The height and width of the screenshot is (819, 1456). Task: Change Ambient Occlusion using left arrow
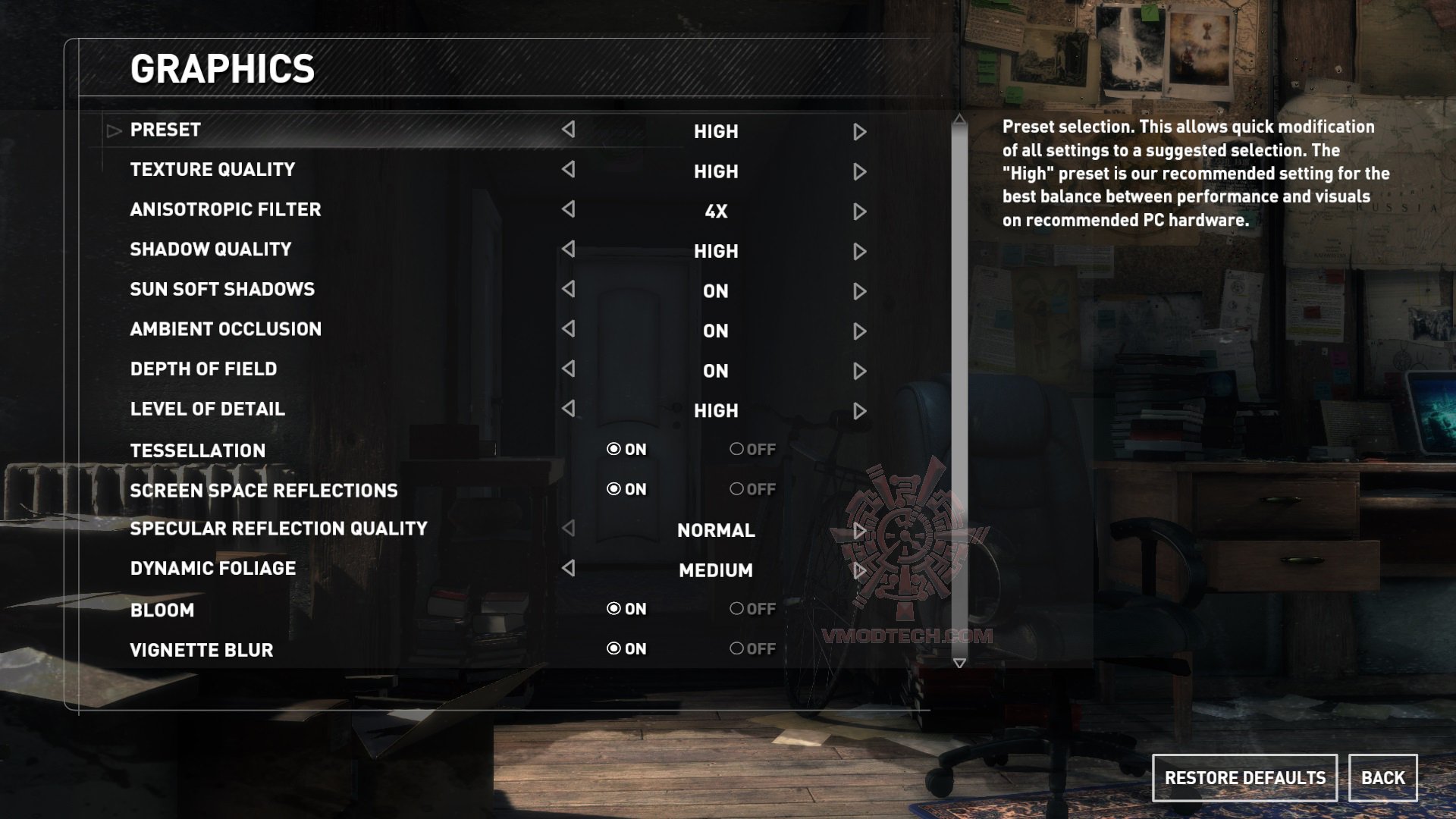568,329
